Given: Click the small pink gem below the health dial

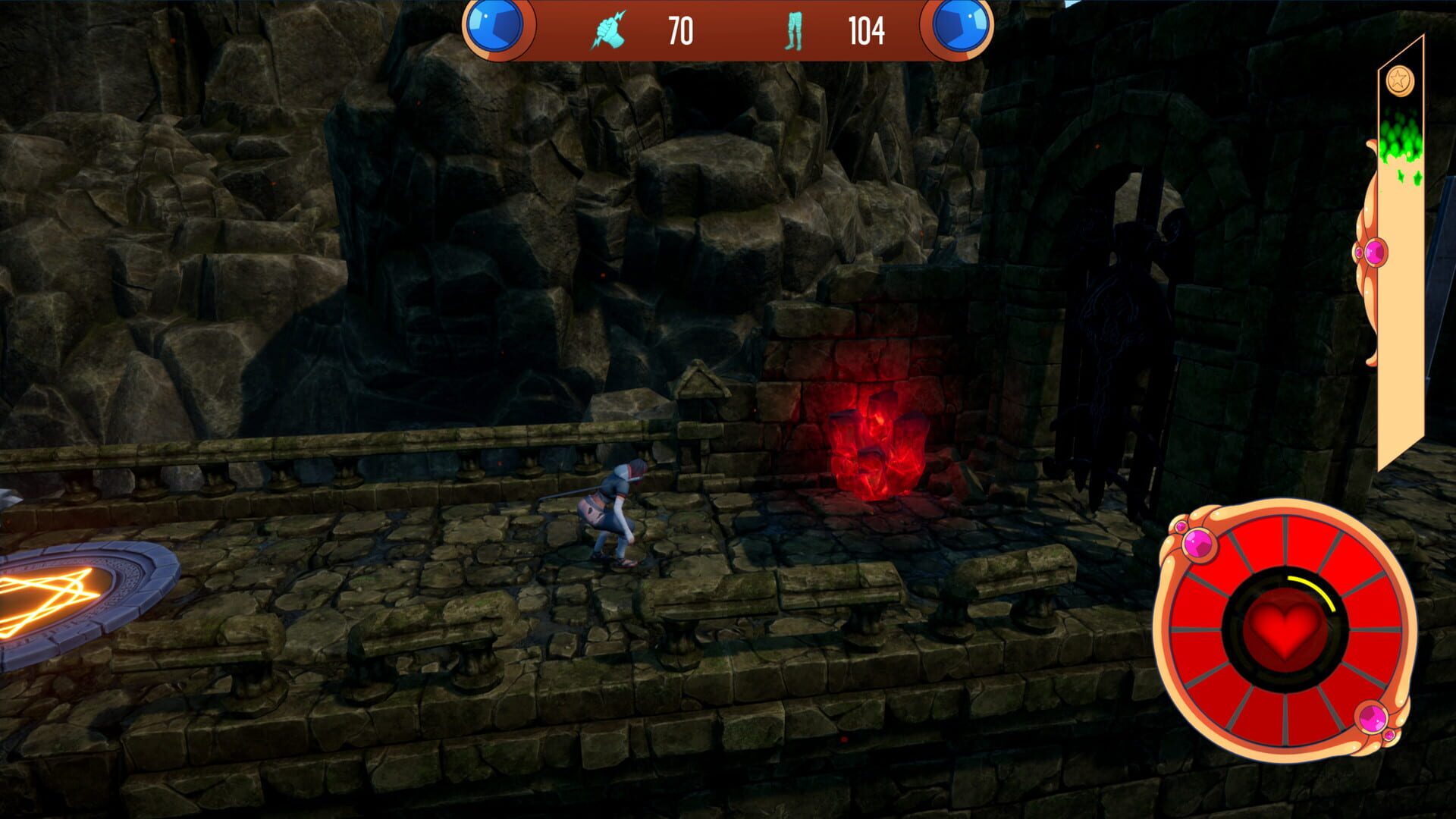Looking at the screenshot, I should [x=1389, y=734].
